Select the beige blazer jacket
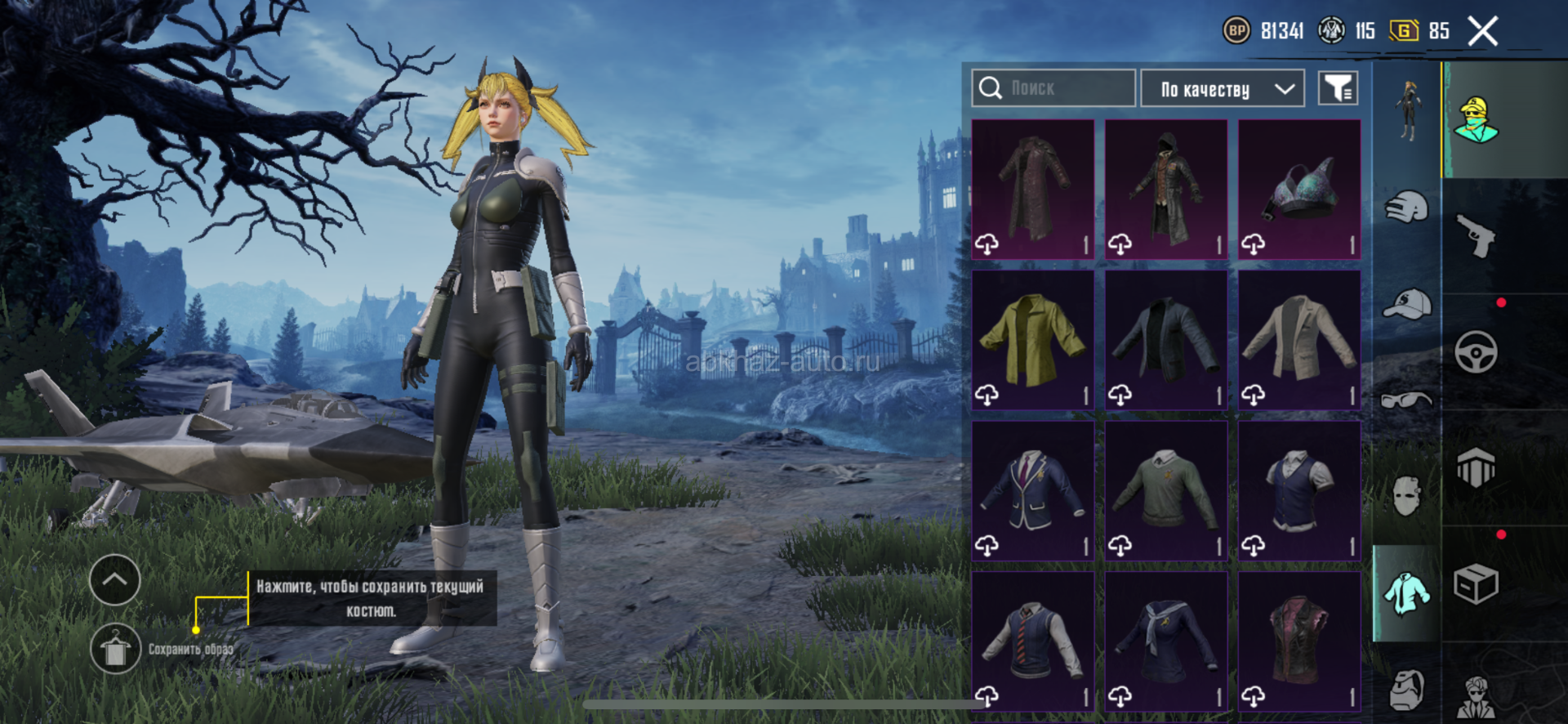This screenshot has height=724, width=1568. pyautogui.click(x=1299, y=339)
